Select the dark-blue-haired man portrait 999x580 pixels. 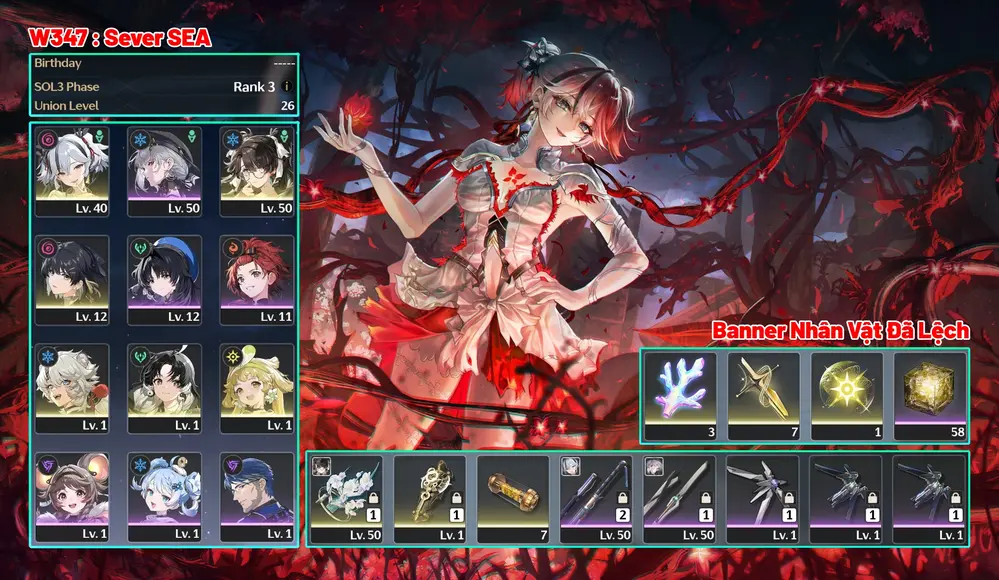coord(257,495)
